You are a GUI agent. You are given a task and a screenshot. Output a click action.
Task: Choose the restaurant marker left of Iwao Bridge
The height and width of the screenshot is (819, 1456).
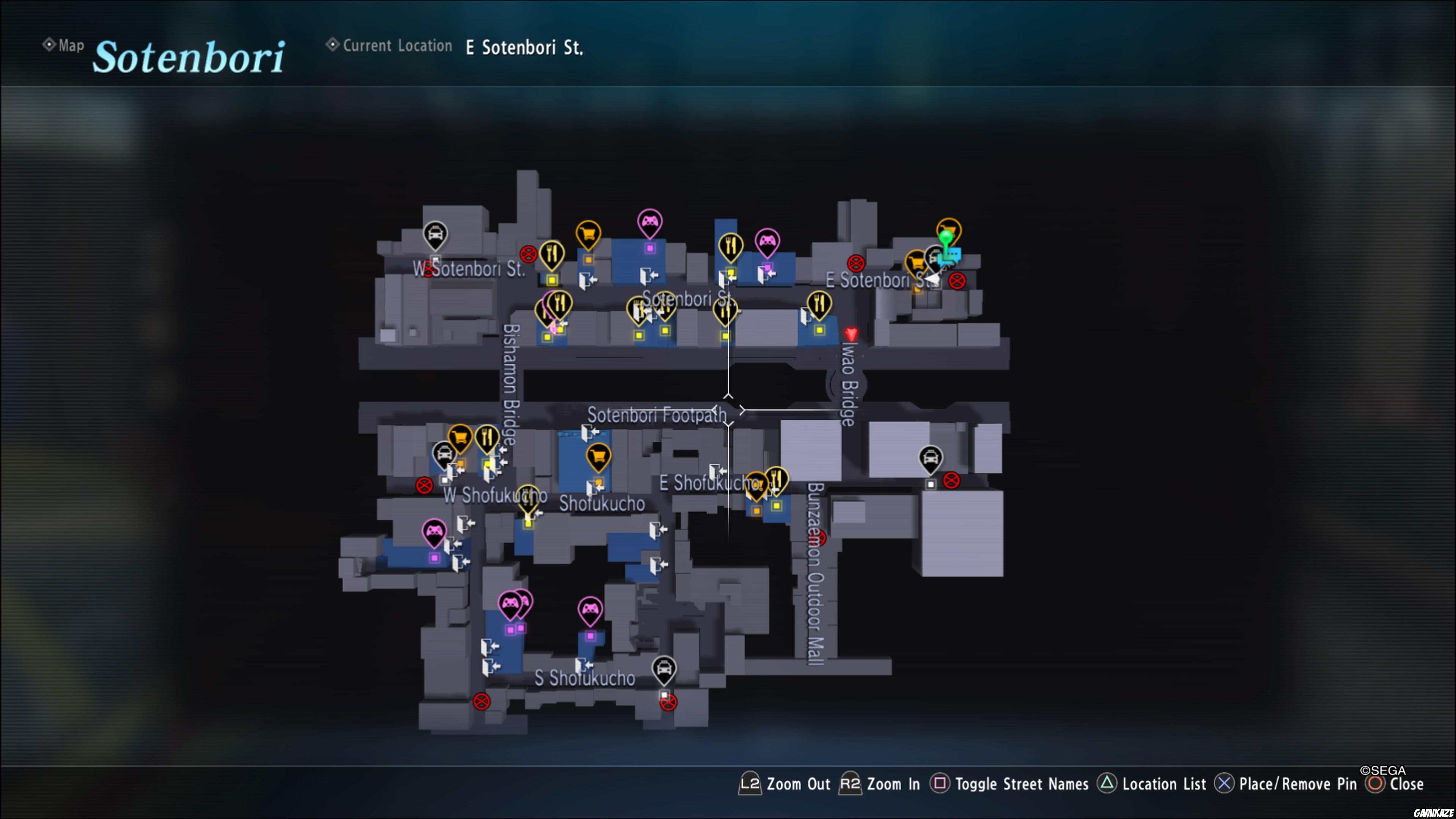click(819, 304)
